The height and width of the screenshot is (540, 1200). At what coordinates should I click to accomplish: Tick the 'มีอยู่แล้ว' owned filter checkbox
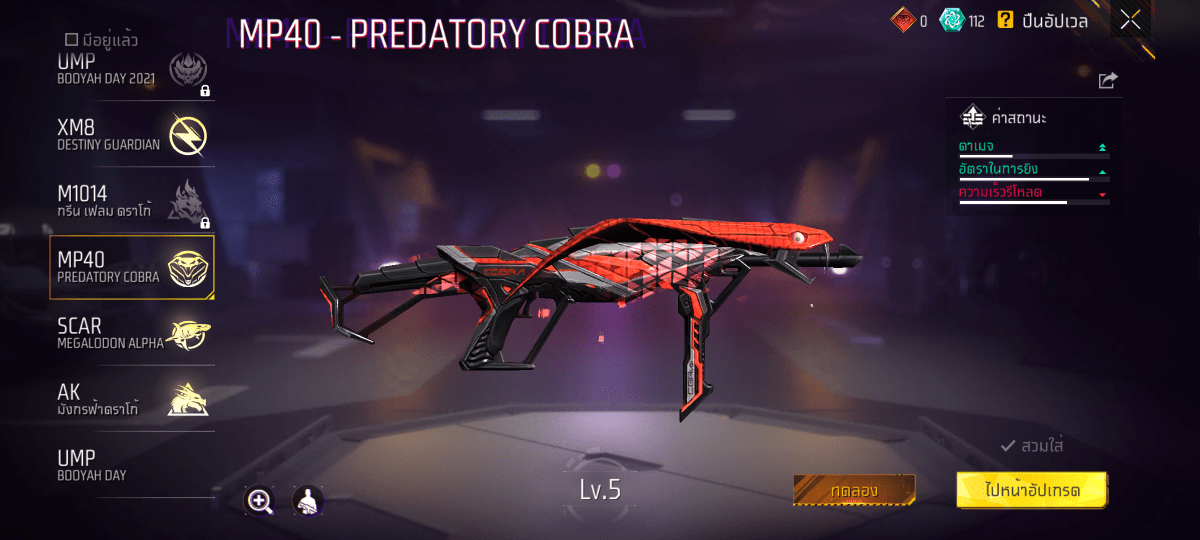(x=71, y=41)
